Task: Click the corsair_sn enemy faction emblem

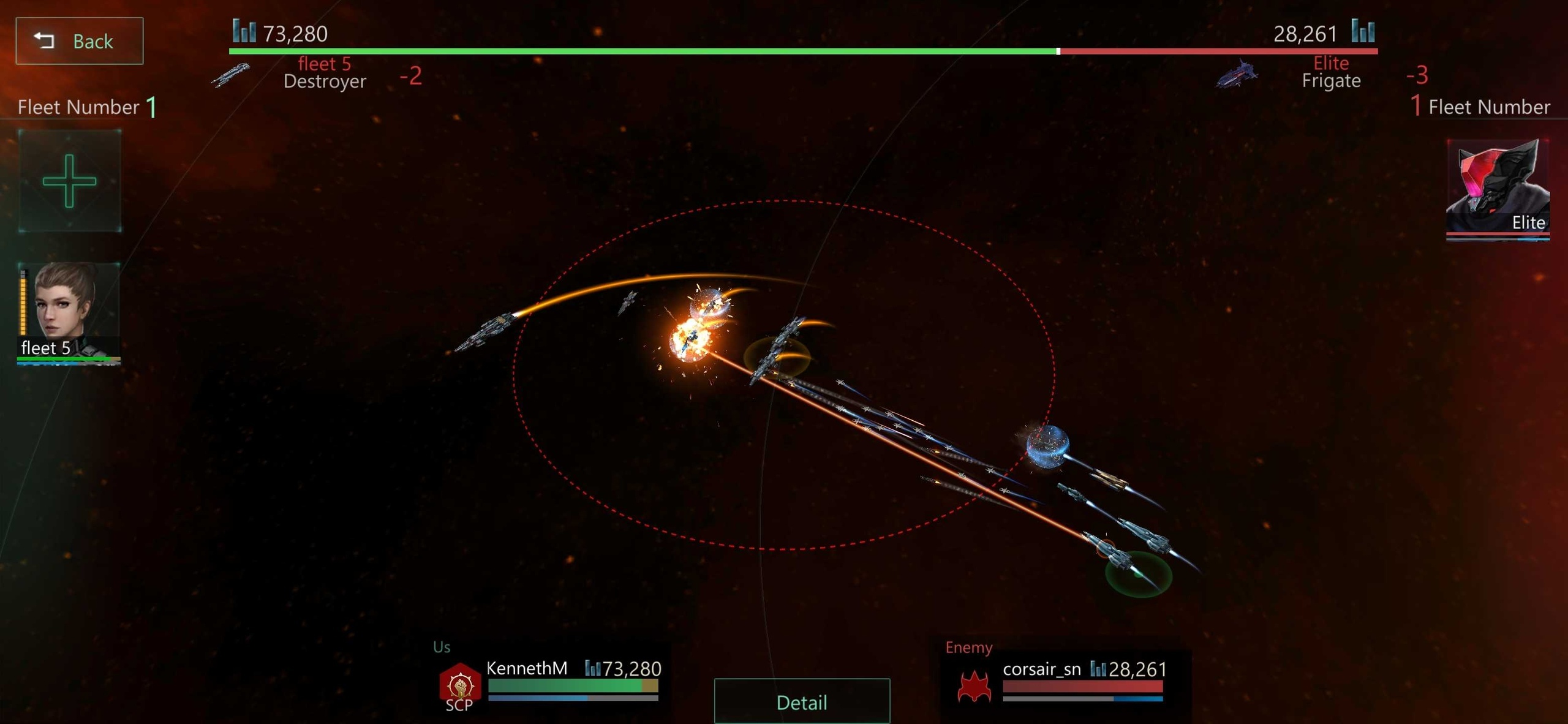Action: pos(974,685)
